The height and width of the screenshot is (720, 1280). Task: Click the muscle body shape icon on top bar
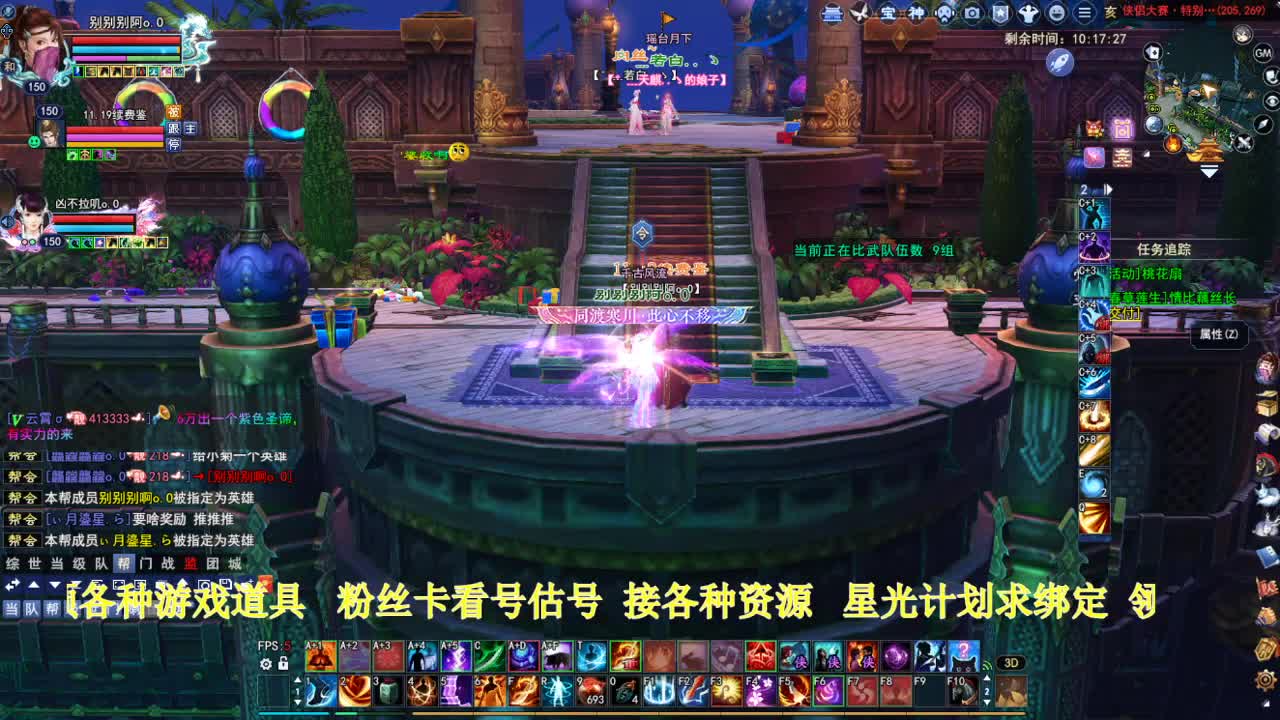(x=1030, y=13)
